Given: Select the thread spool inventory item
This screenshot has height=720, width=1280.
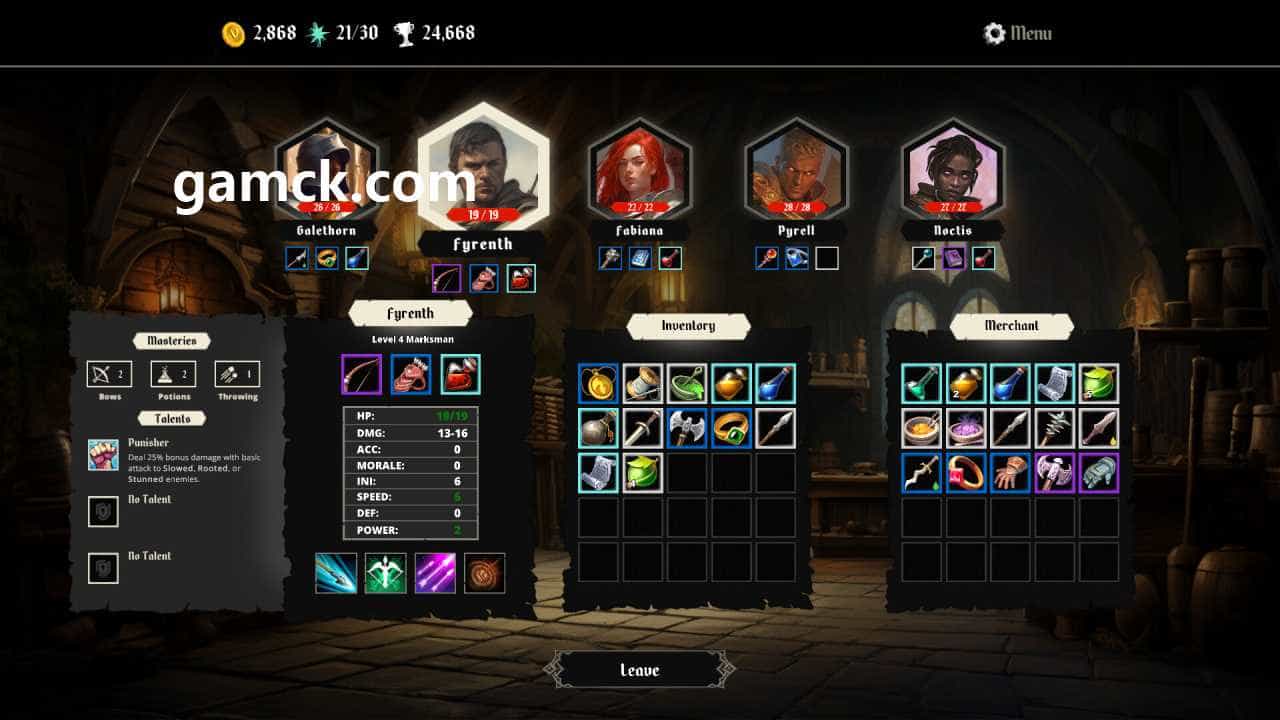Looking at the screenshot, I should [643, 383].
